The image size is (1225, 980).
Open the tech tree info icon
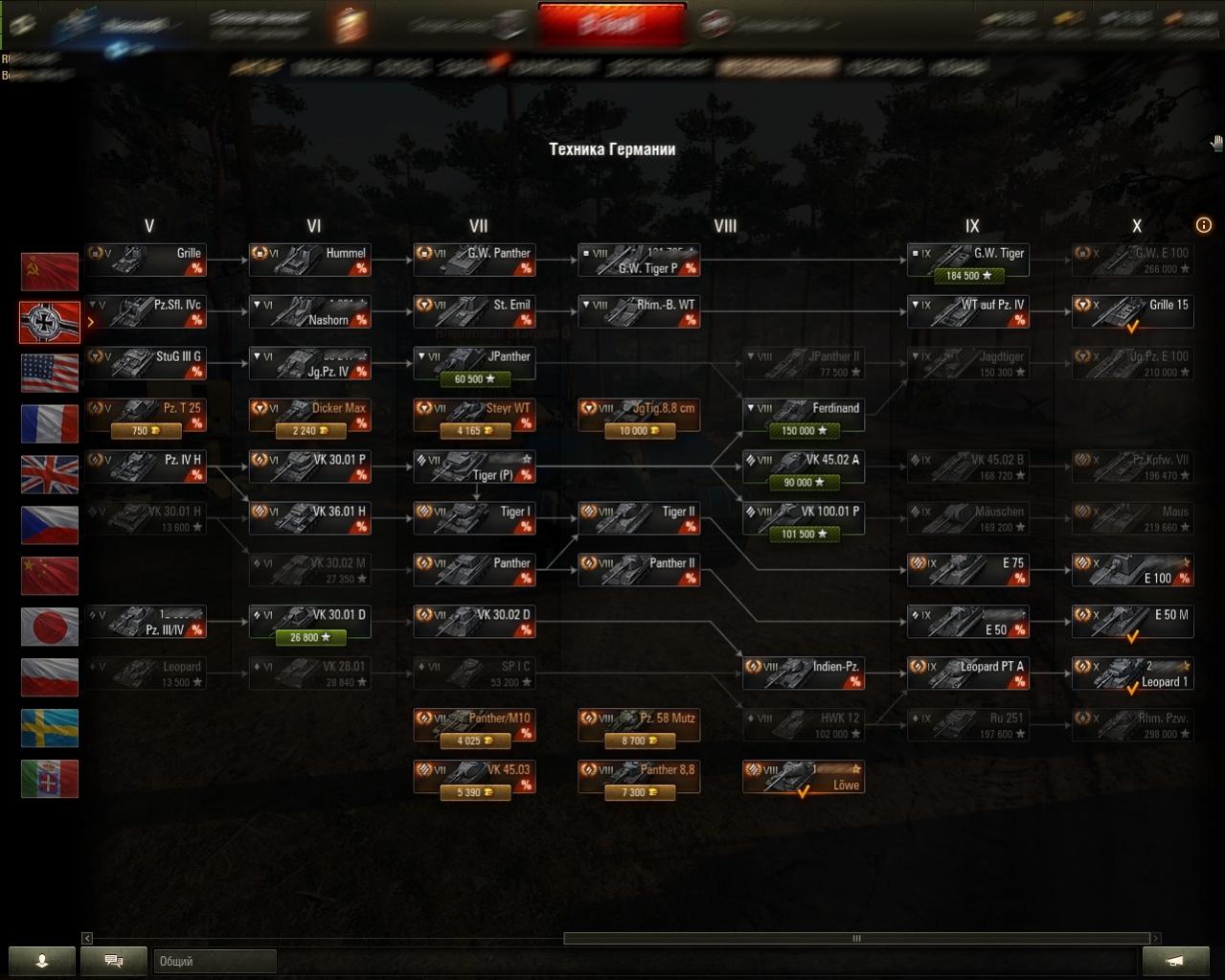tap(1204, 225)
